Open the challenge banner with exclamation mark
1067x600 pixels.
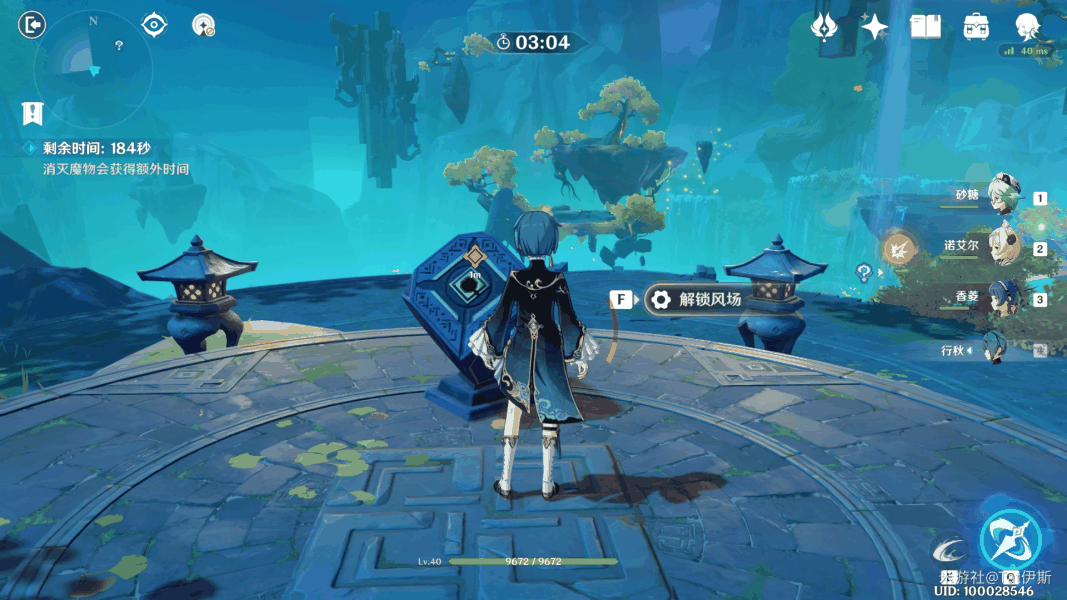[34, 113]
